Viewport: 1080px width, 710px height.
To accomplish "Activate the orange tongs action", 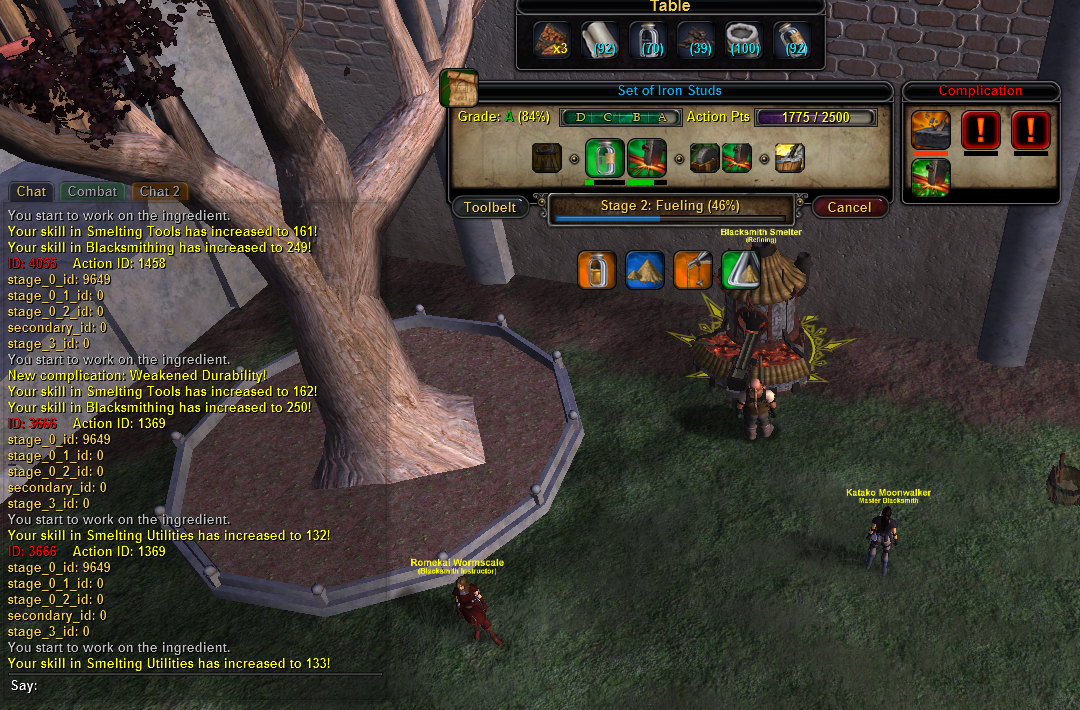I will pos(693,270).
